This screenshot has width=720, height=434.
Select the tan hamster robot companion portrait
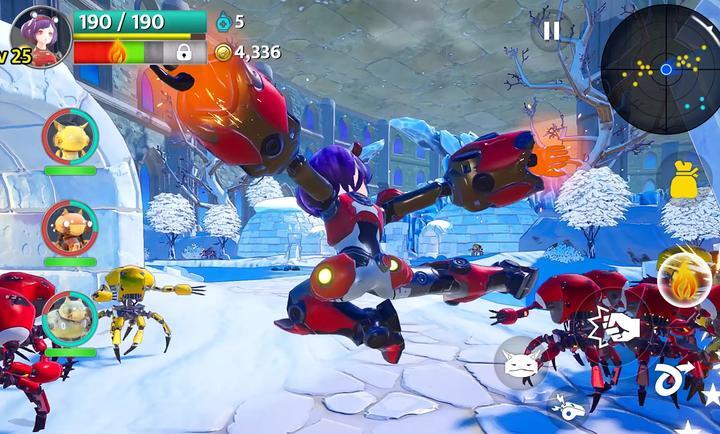(70, 317)
